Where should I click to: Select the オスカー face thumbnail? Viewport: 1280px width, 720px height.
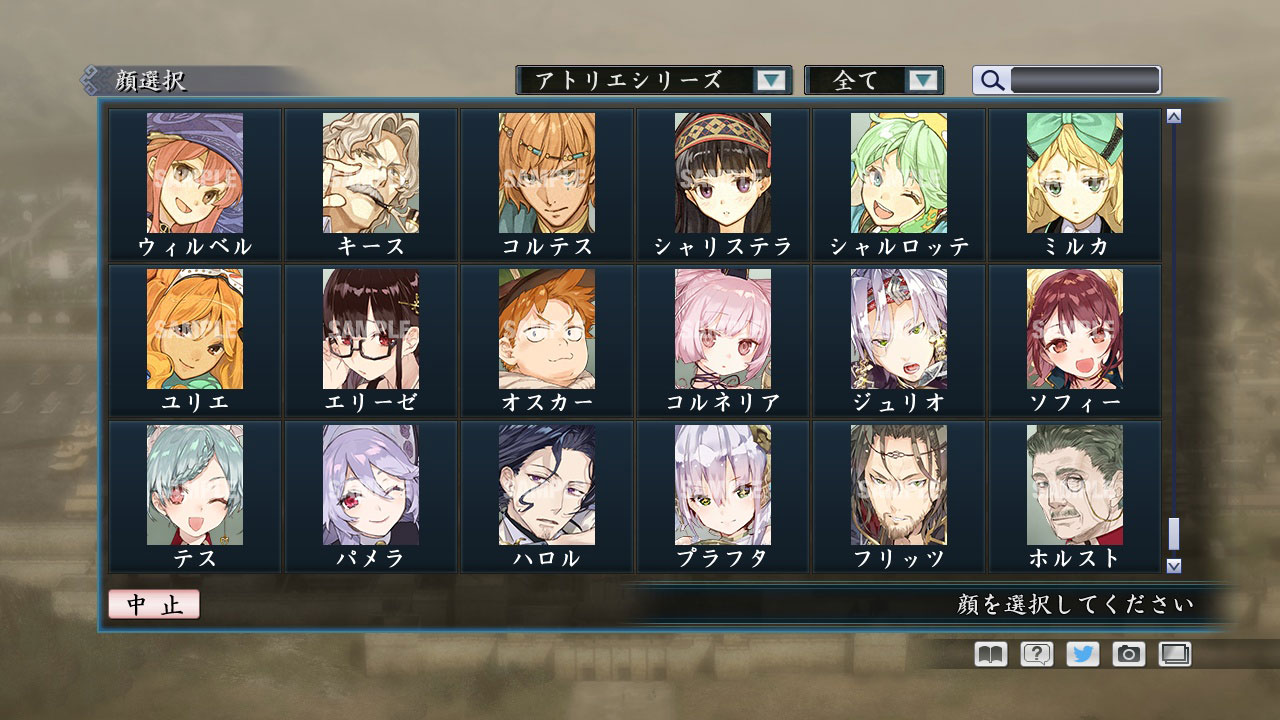(x=546, y=330)
